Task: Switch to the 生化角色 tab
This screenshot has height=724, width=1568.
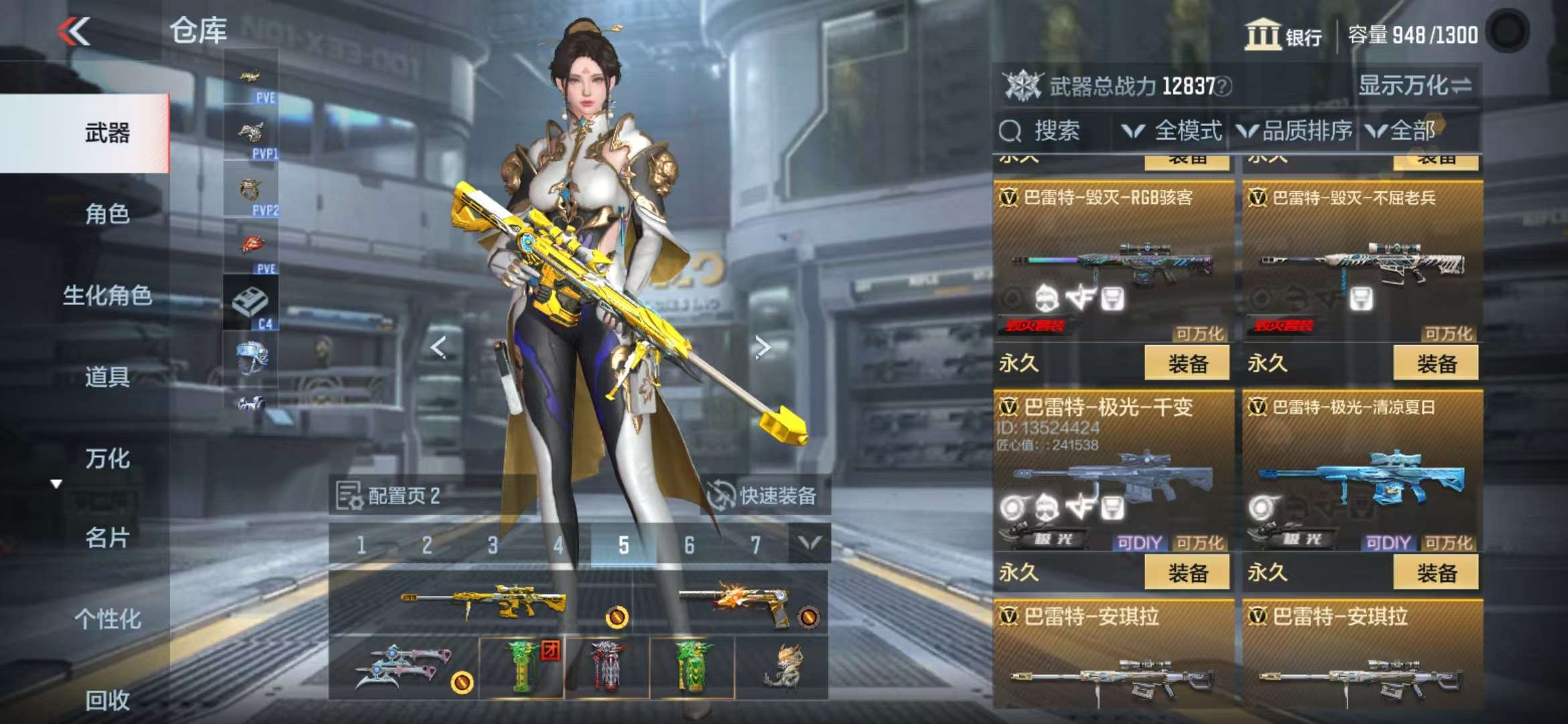Action: pyautogui.click(x=107, y=296)
